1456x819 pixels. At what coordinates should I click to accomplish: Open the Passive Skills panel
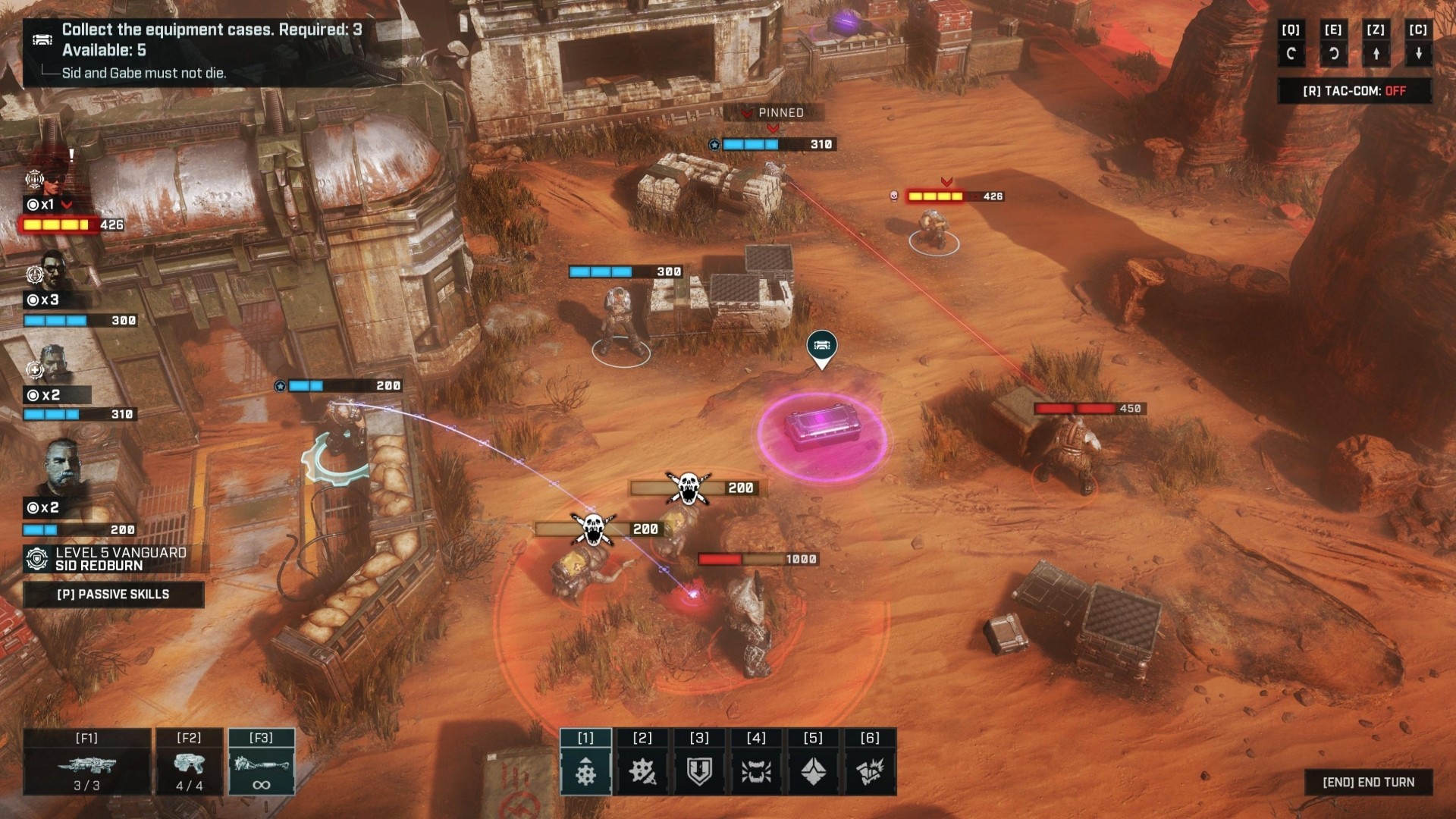(113, 595)
